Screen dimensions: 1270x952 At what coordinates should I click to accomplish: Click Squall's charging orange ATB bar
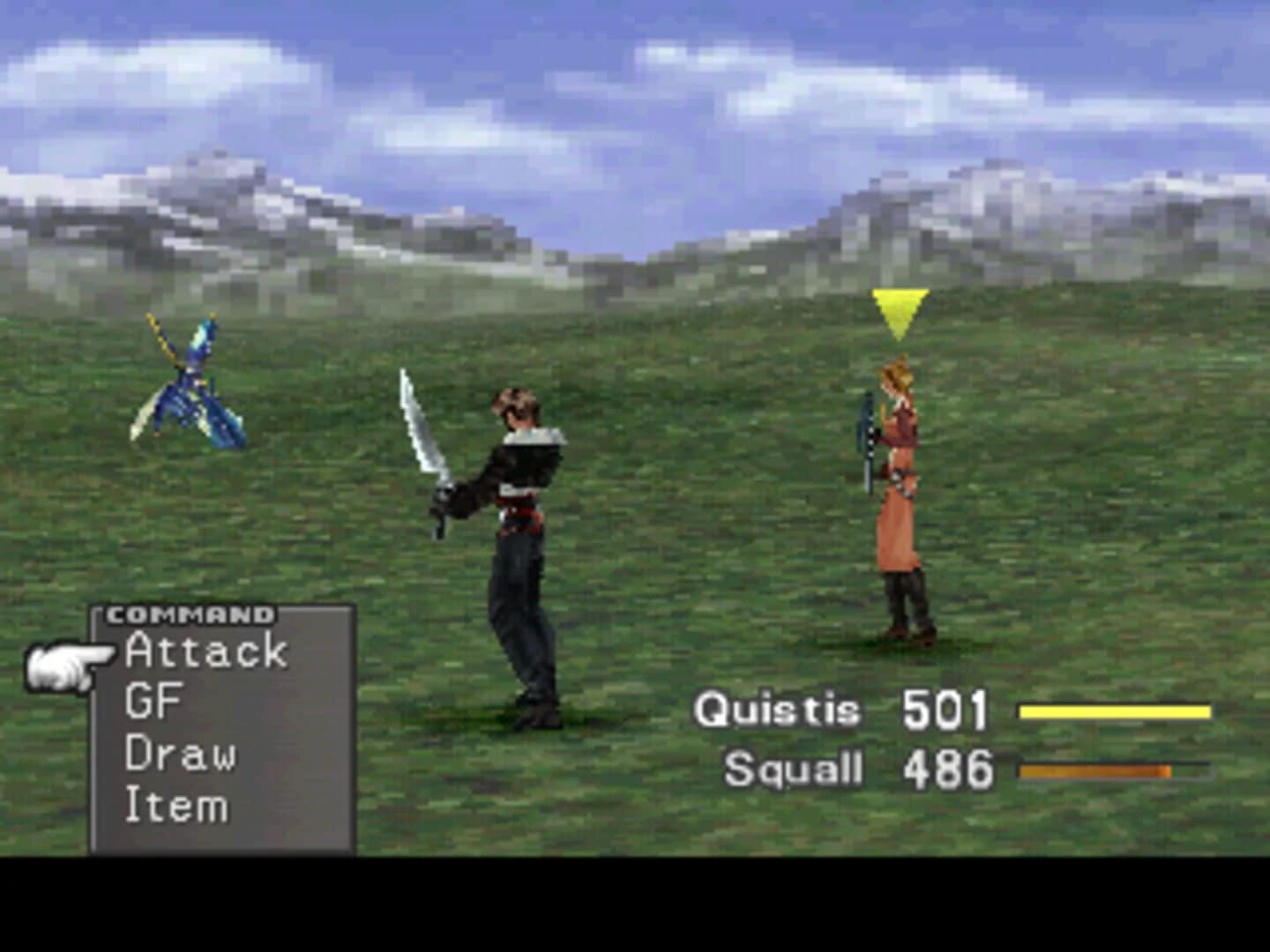tap(1096, 769)
